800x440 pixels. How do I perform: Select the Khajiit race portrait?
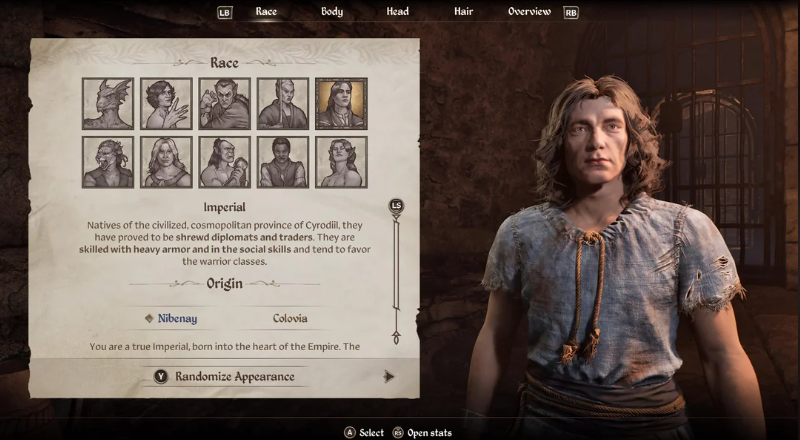tap(108, 162)
